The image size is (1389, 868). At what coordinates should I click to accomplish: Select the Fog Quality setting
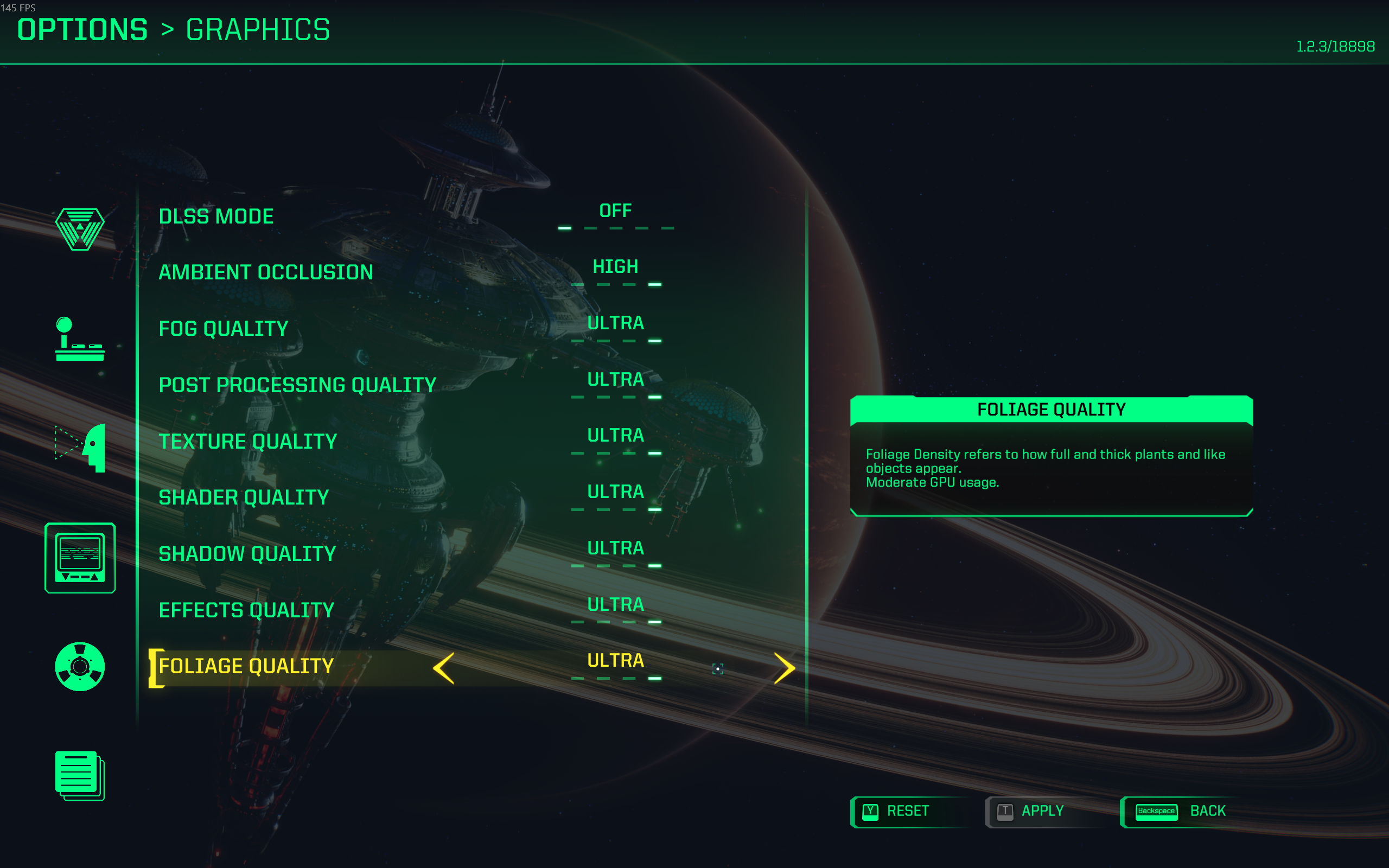click(x=224, y=329)
